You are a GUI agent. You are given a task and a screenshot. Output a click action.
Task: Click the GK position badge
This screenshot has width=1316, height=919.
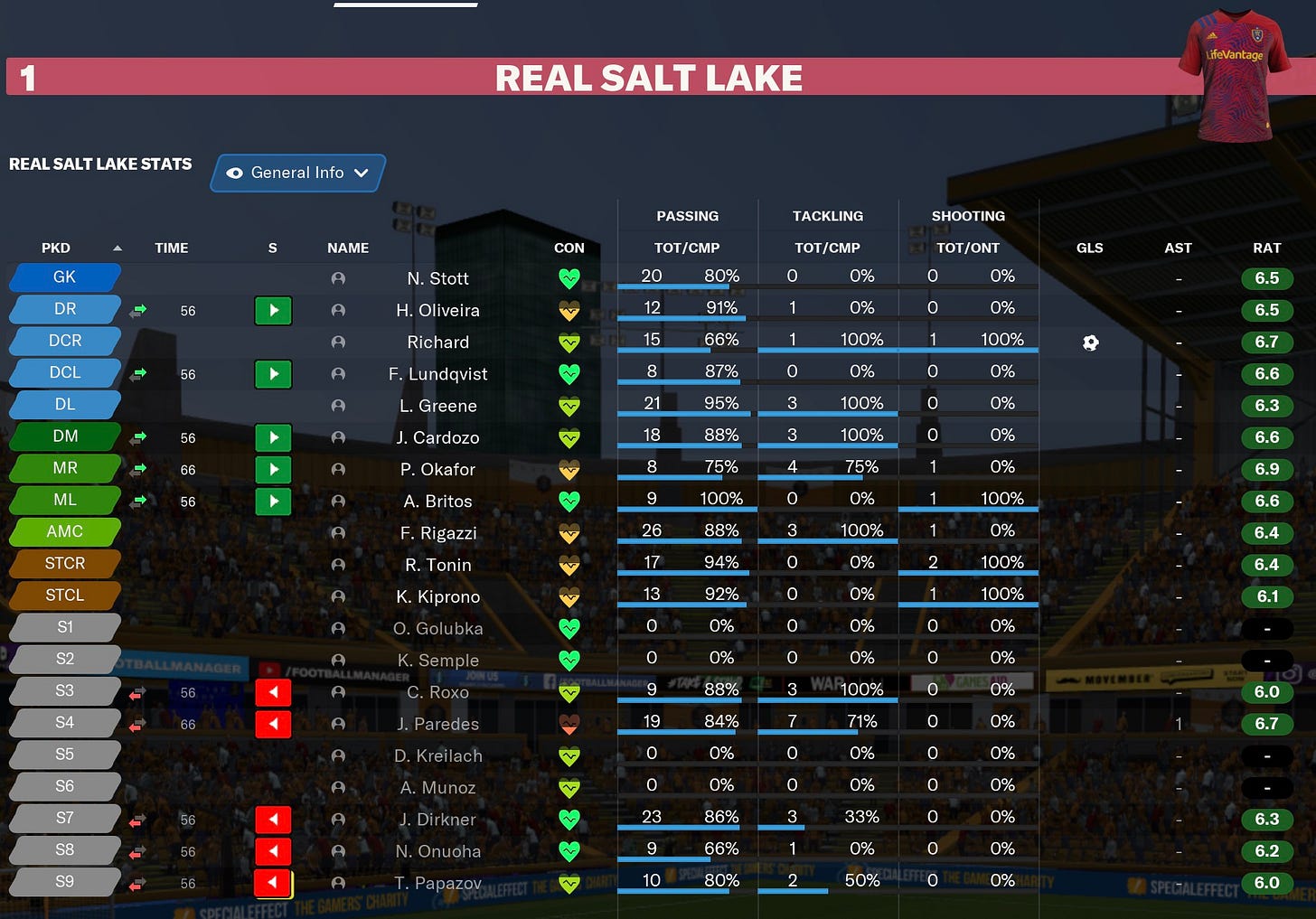pyautogui.click(x=64, y=277)
